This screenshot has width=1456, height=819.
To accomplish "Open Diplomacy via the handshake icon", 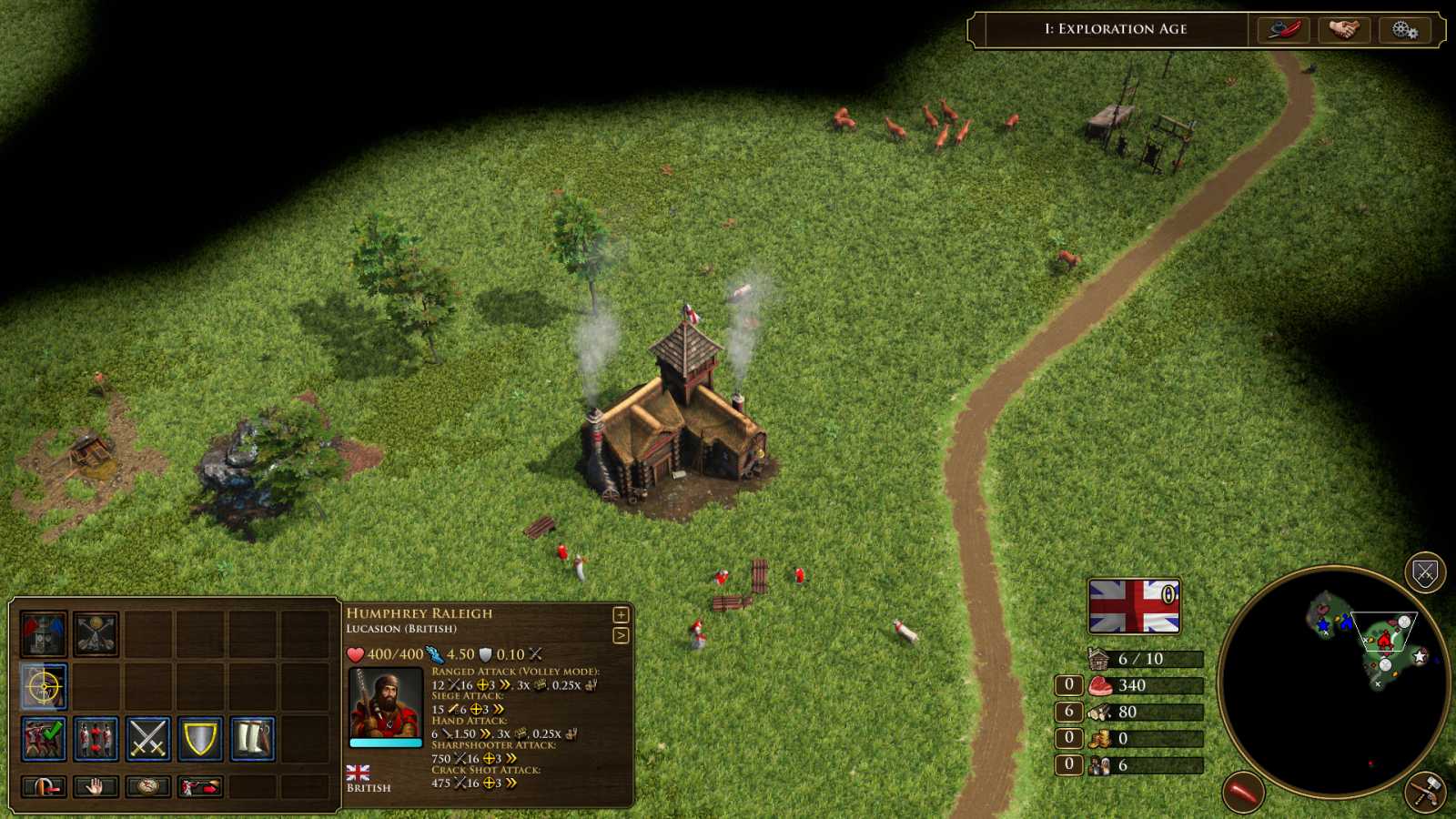I will (1344, 29).
